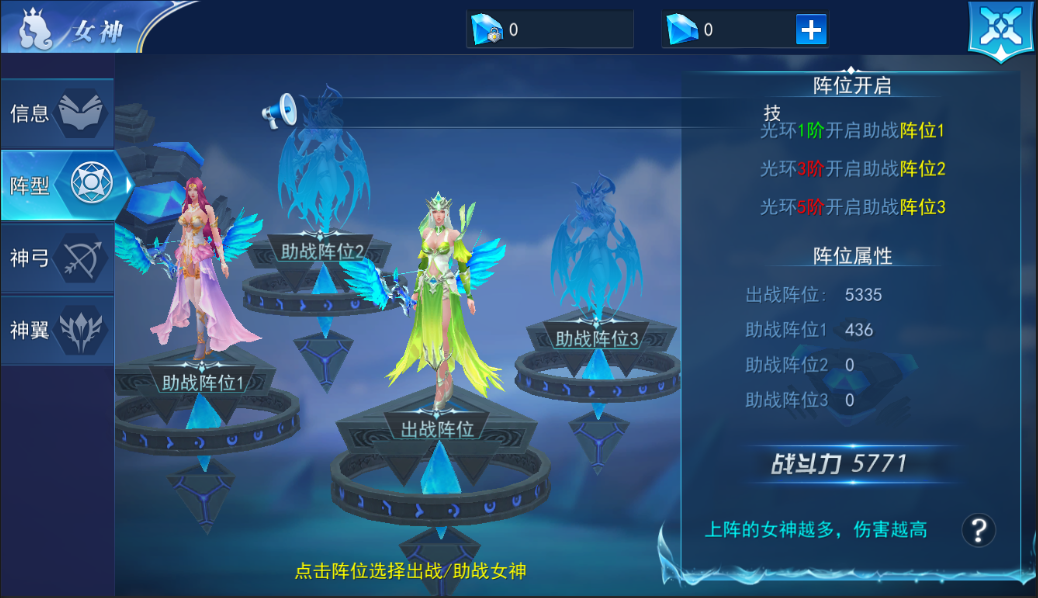Close the goddess screen with the X button

[999, 29]
